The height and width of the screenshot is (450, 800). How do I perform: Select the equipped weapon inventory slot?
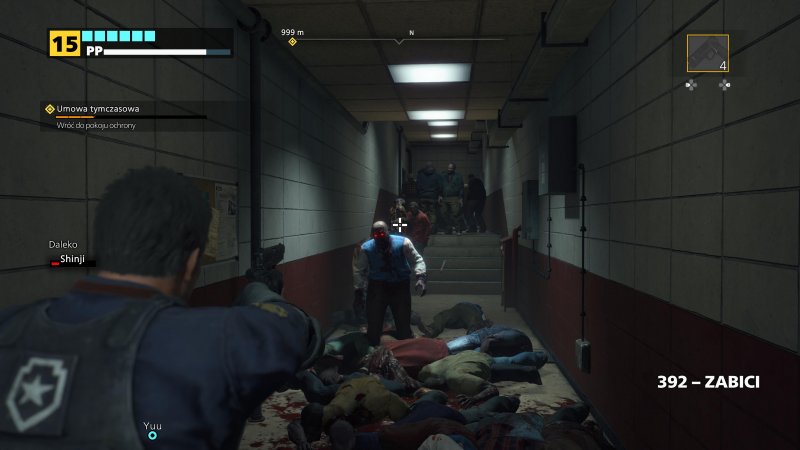pyautogui.click(x=707, y=53)
